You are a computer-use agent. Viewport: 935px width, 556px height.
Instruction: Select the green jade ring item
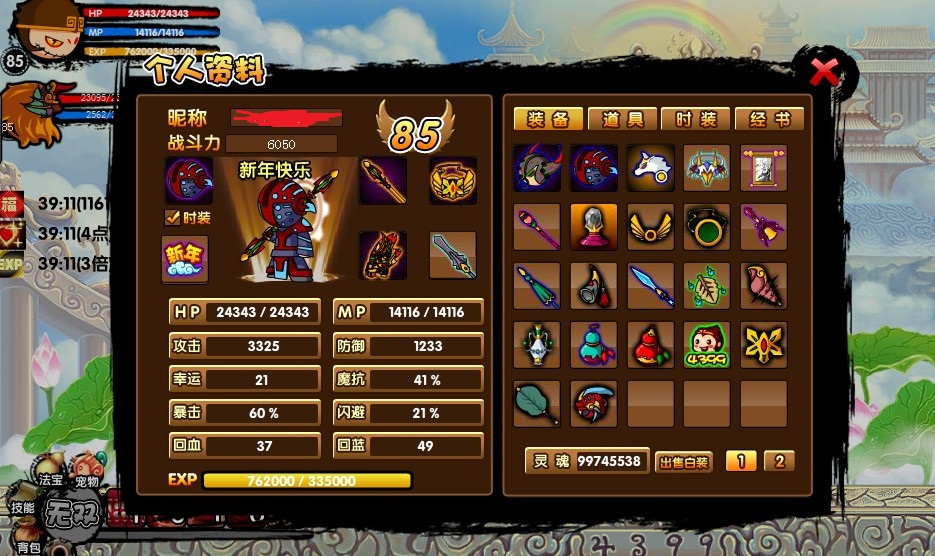click(x=707, y=227)
